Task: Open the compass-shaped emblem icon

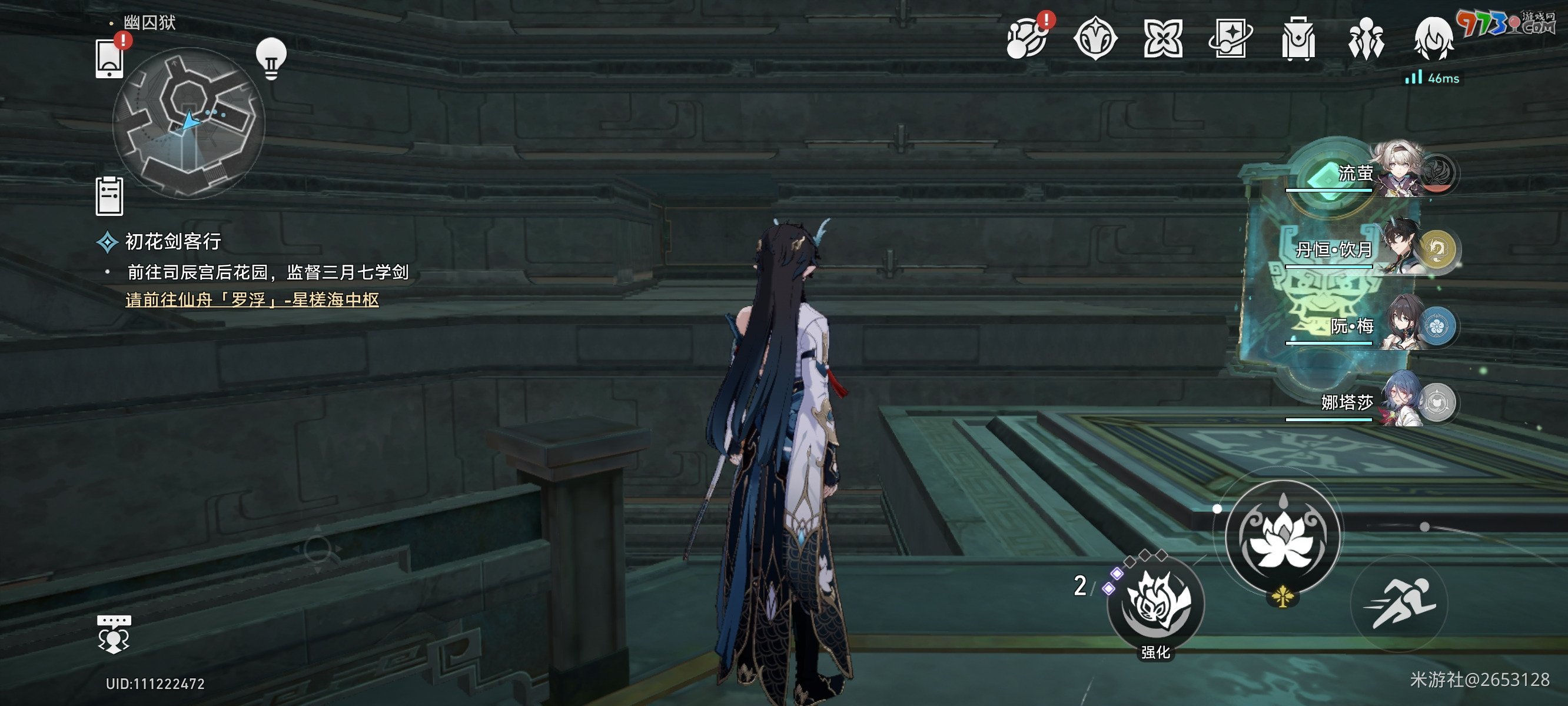Action: click(x=1095, y=39)
